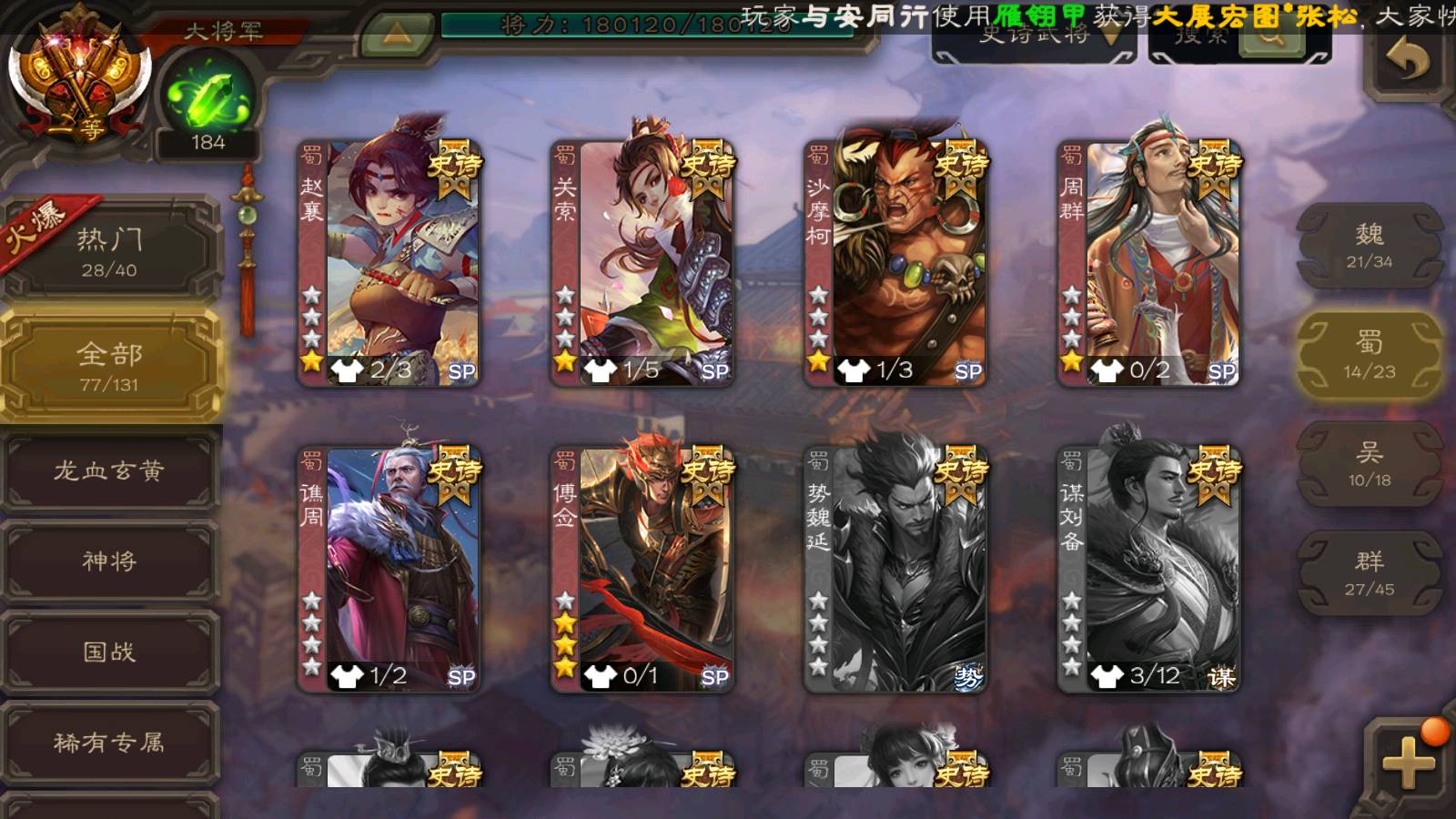Show the 吴 faction heroes

1369,464
